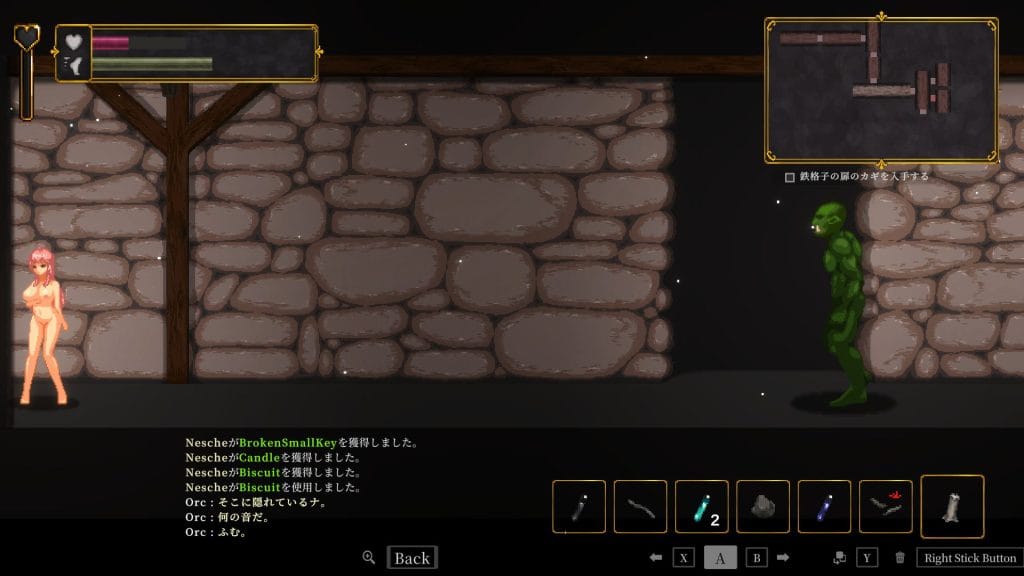Select the cyan vial with count 2
The width and height of the screenshot is (1024, 576).
(x=701, y=506)
